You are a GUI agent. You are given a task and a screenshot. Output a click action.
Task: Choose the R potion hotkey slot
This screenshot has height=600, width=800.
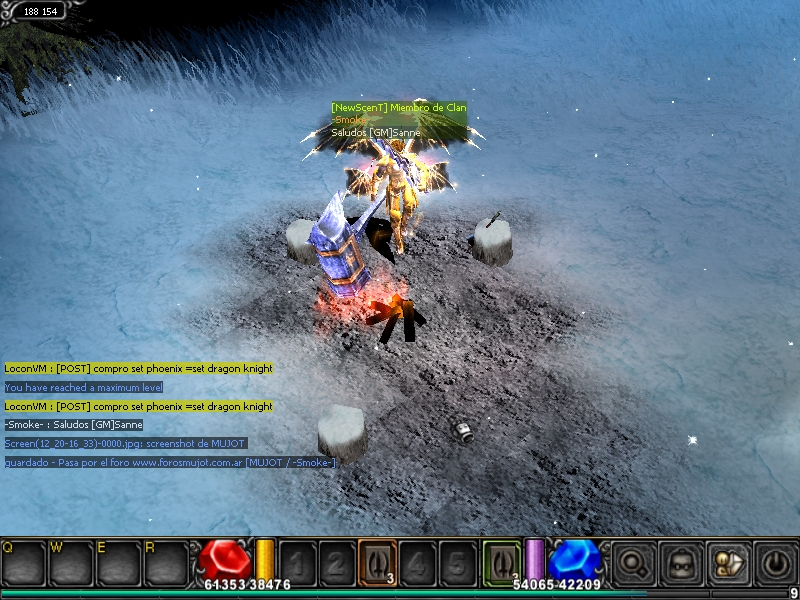[165, 563]
